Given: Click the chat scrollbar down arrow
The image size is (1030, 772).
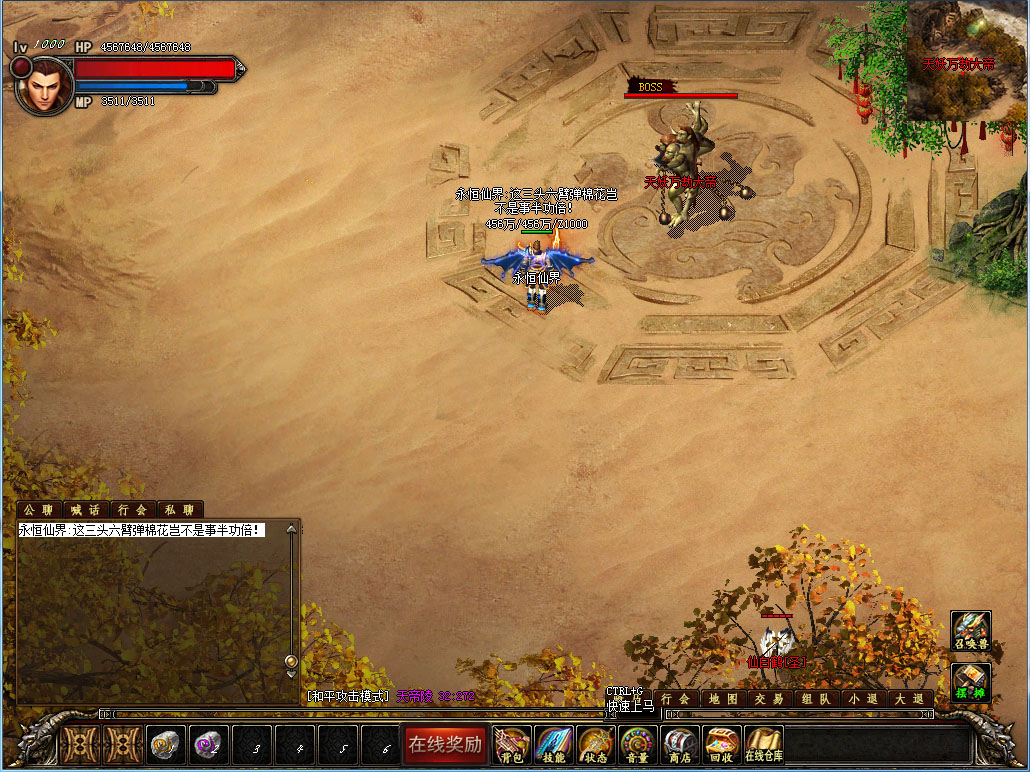Looking at the screenshot, I should pyautogui.click(x=291, y=661).
